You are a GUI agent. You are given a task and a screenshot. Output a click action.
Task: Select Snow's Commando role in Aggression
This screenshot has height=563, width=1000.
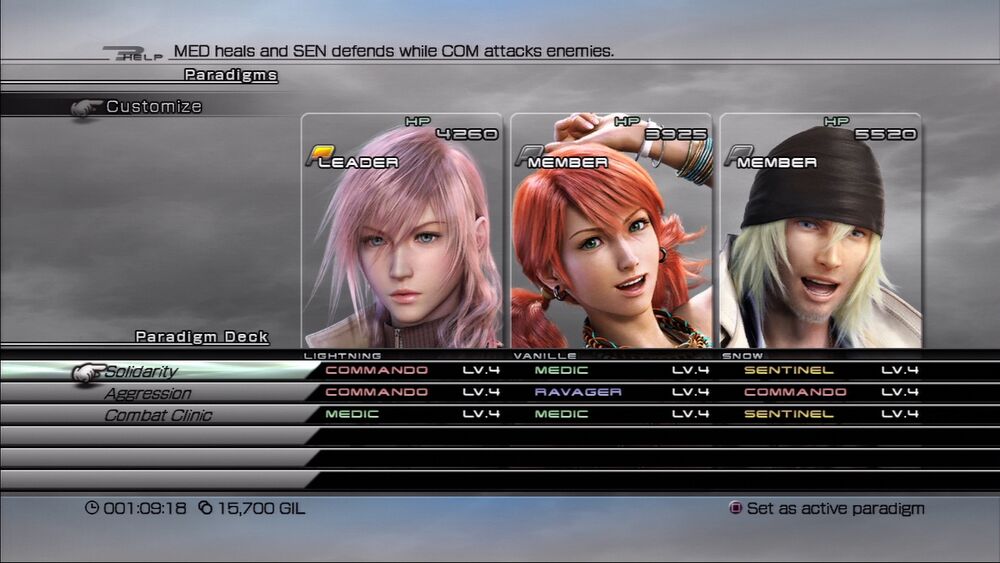pos(795,392)
